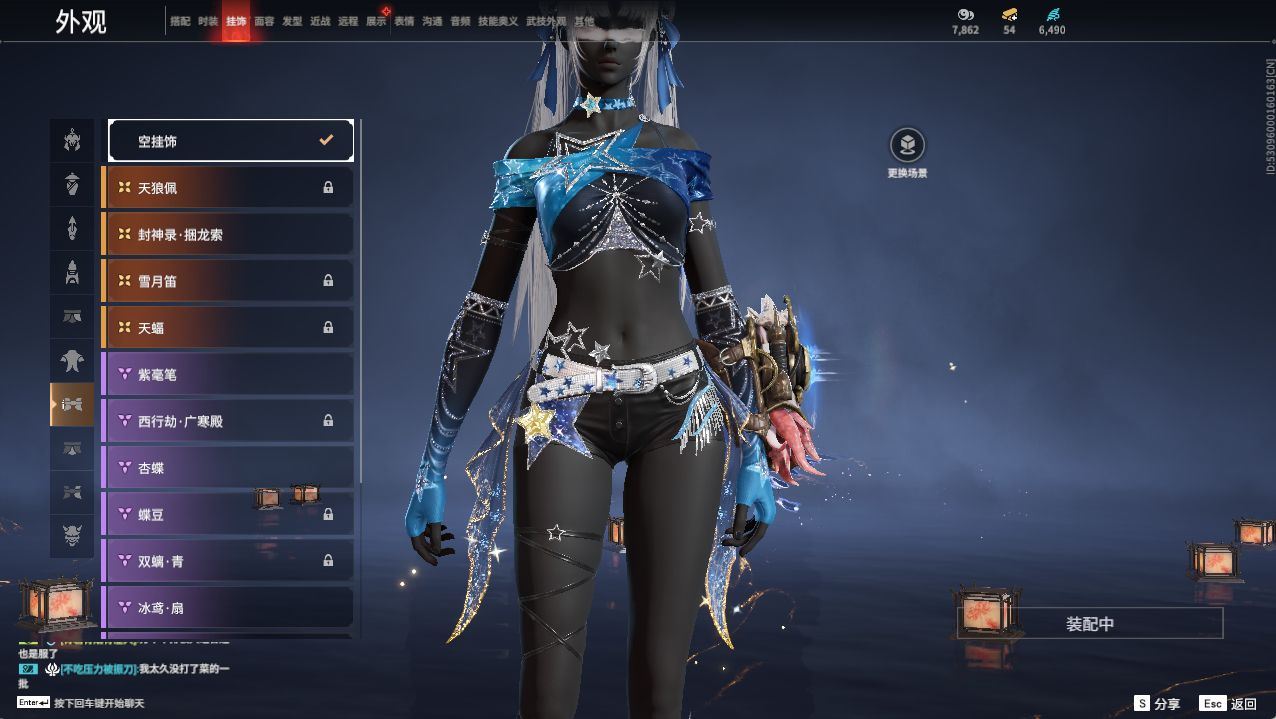Go to the 技能奥义 tab
The image size is (1276, 719).
pos(498,21)
